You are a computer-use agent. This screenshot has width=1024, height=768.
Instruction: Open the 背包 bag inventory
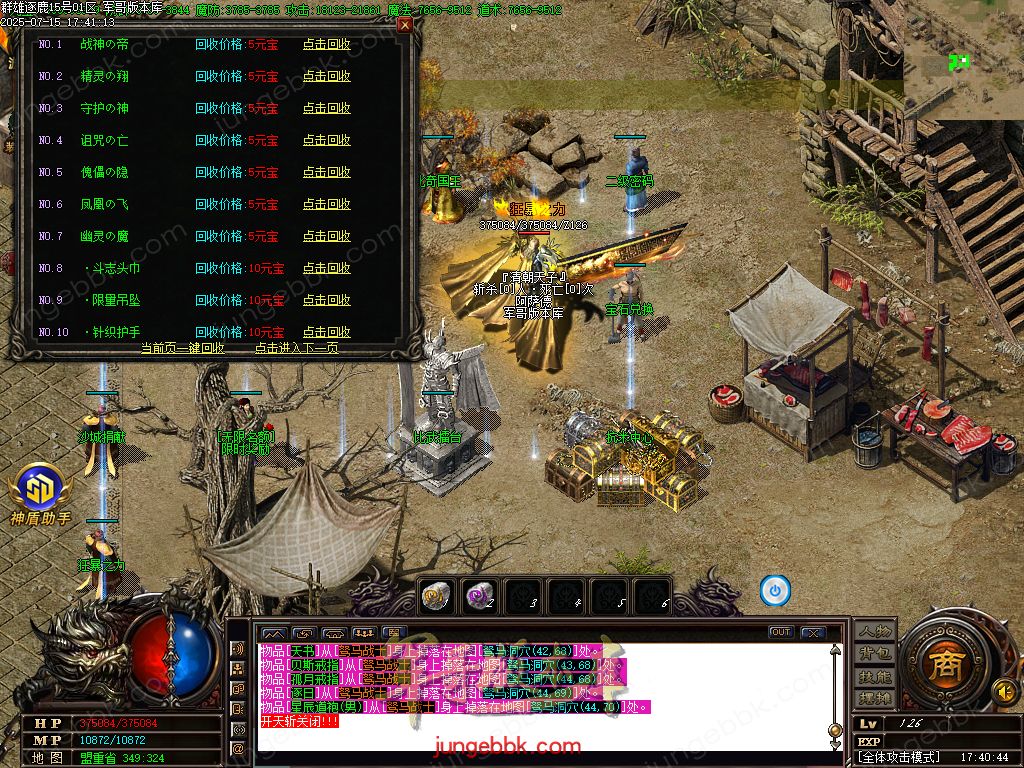pyautogui.click(x=874, y=653)
